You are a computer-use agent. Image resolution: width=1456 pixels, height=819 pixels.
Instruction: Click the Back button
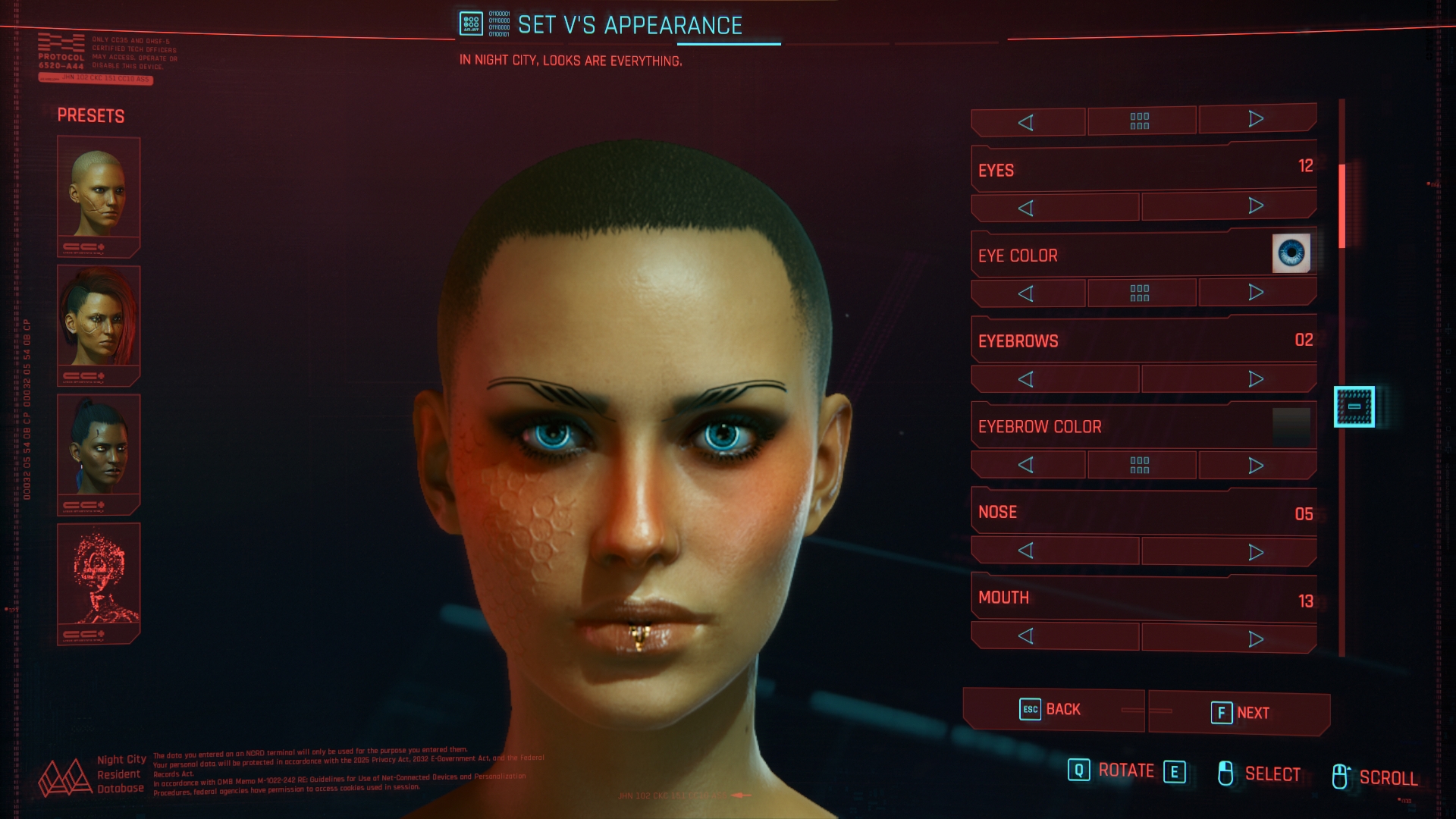[x=1051, y=710]
